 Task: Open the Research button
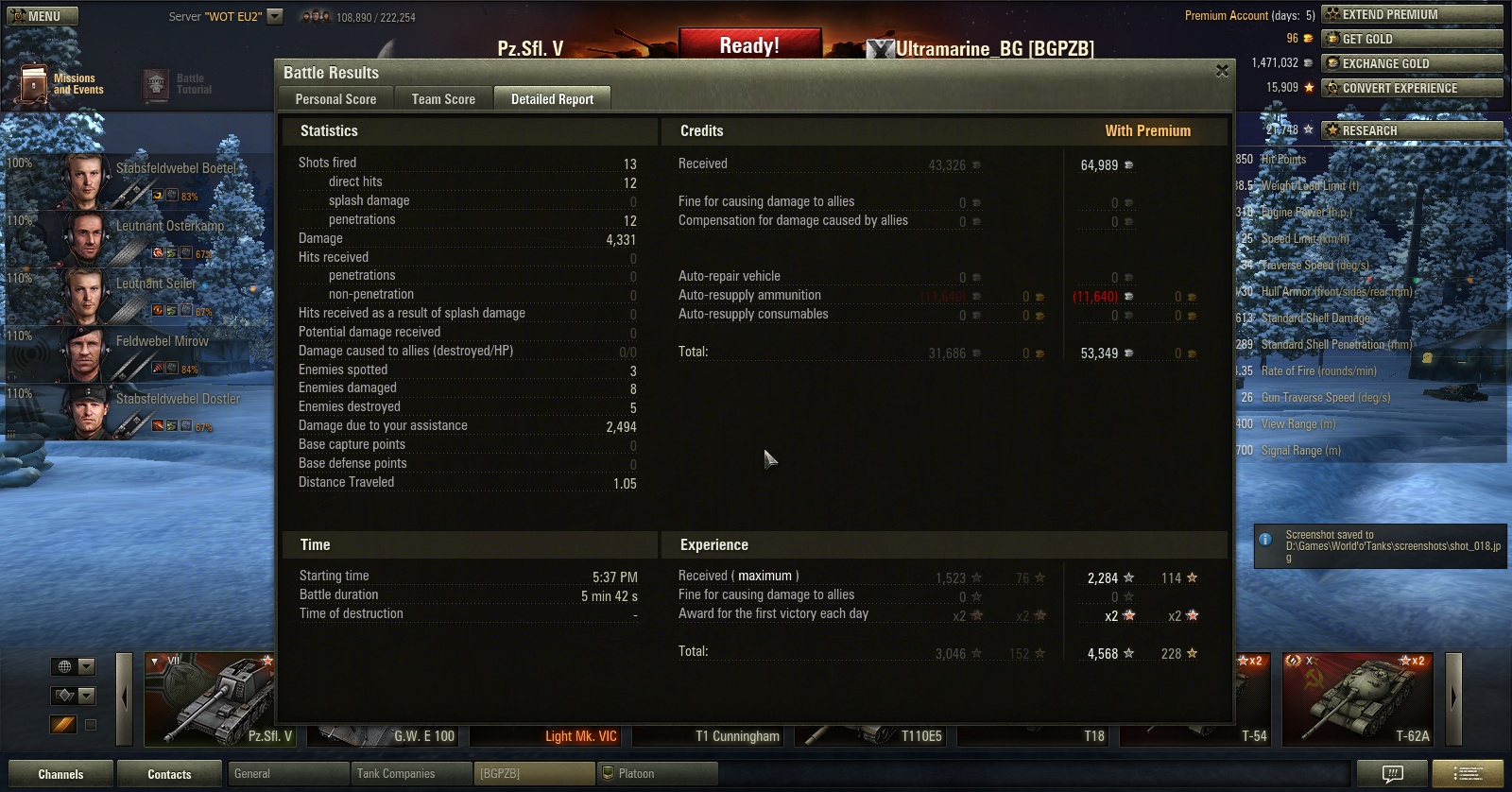1412,130
